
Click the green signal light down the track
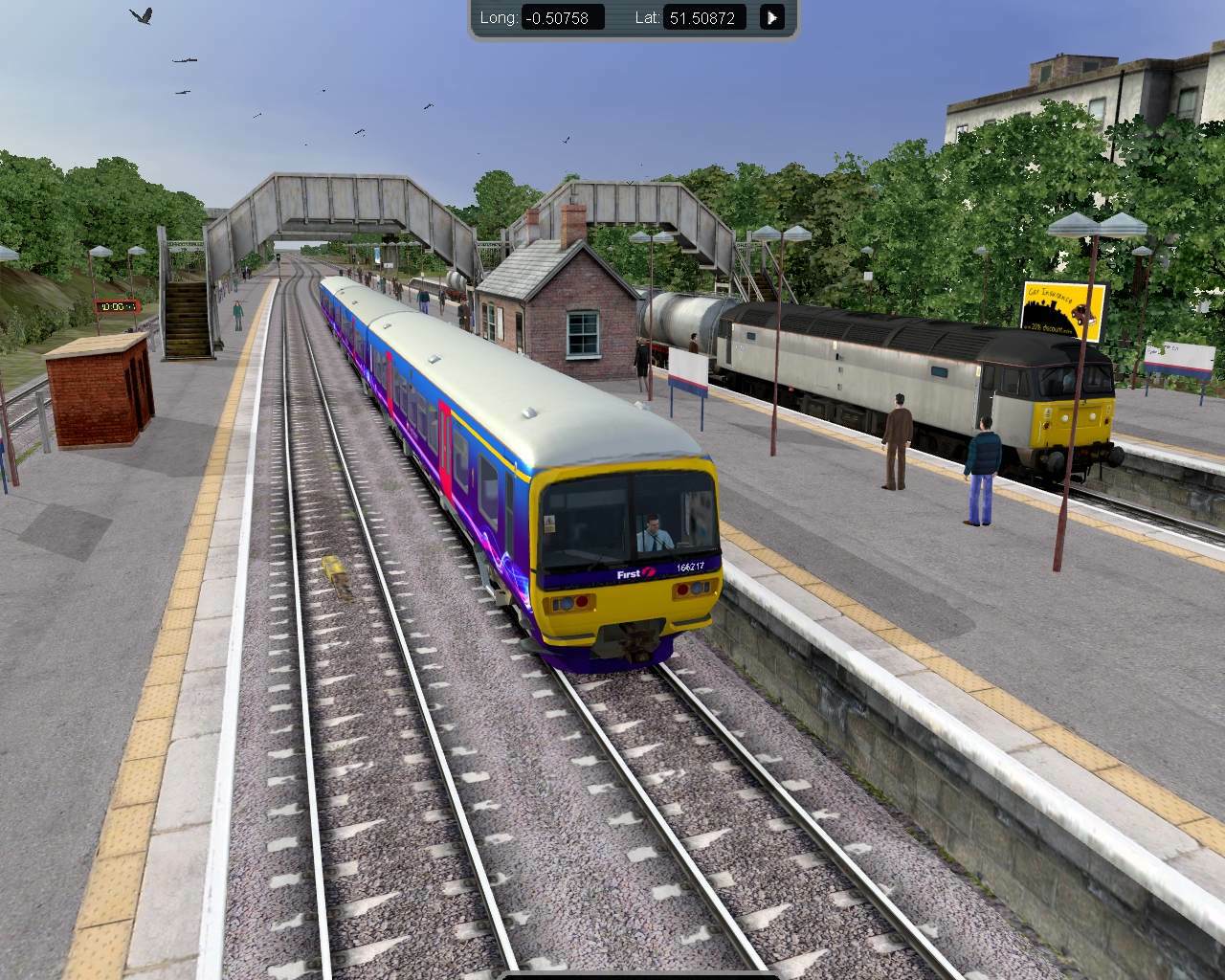coord(278,256)
